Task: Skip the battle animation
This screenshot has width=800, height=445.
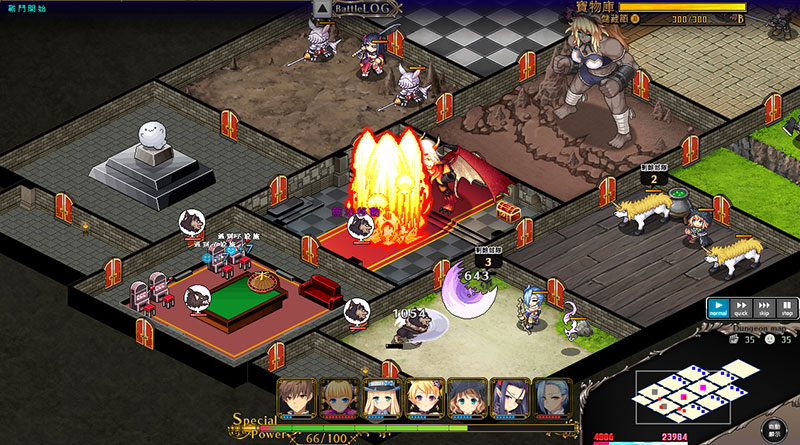Action: [764, 309]
